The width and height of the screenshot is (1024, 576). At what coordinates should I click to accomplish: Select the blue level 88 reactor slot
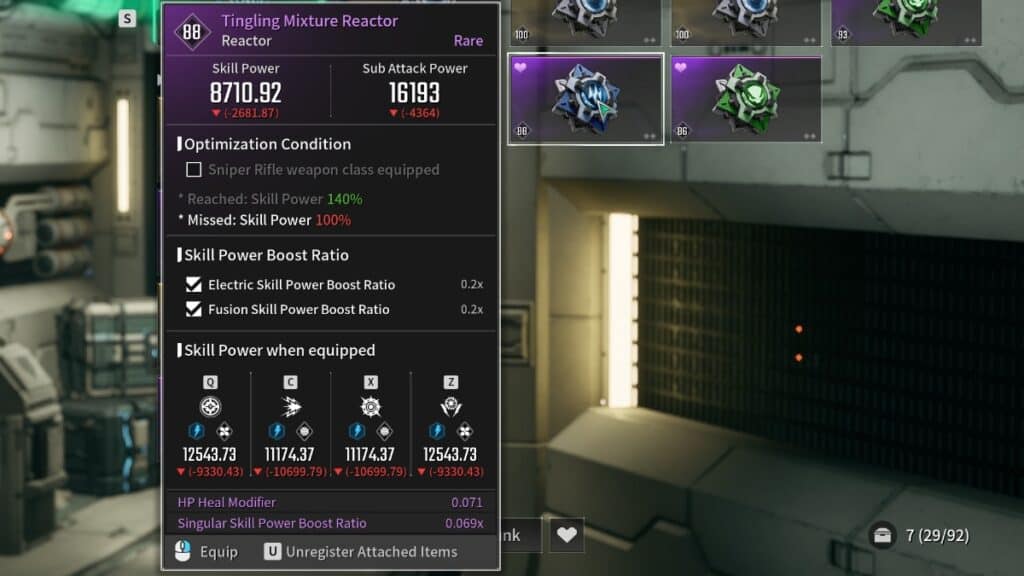click(x=585, y=99)
